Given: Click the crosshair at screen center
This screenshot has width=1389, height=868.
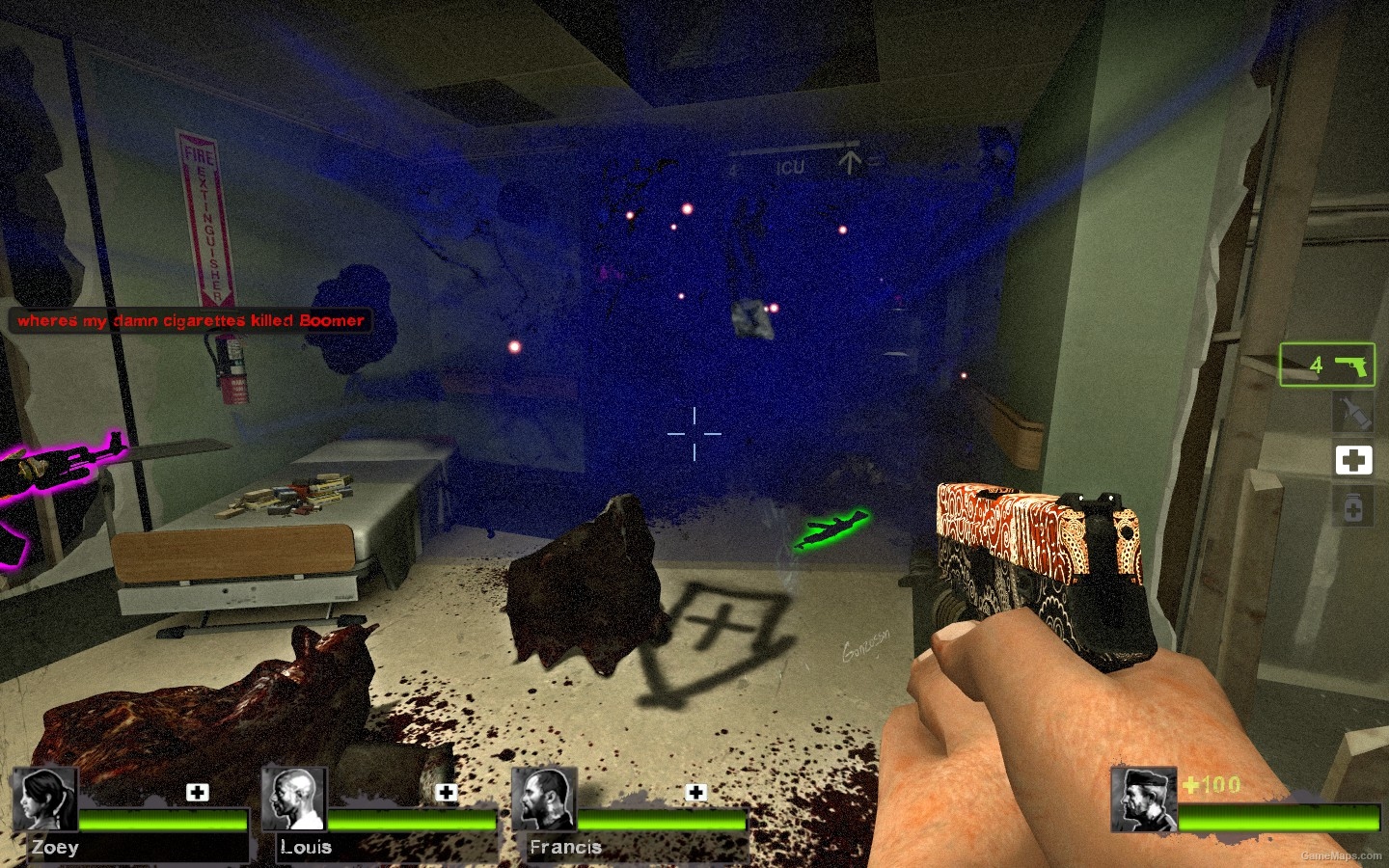Looking at the screenshot, I should pos(696,434).
